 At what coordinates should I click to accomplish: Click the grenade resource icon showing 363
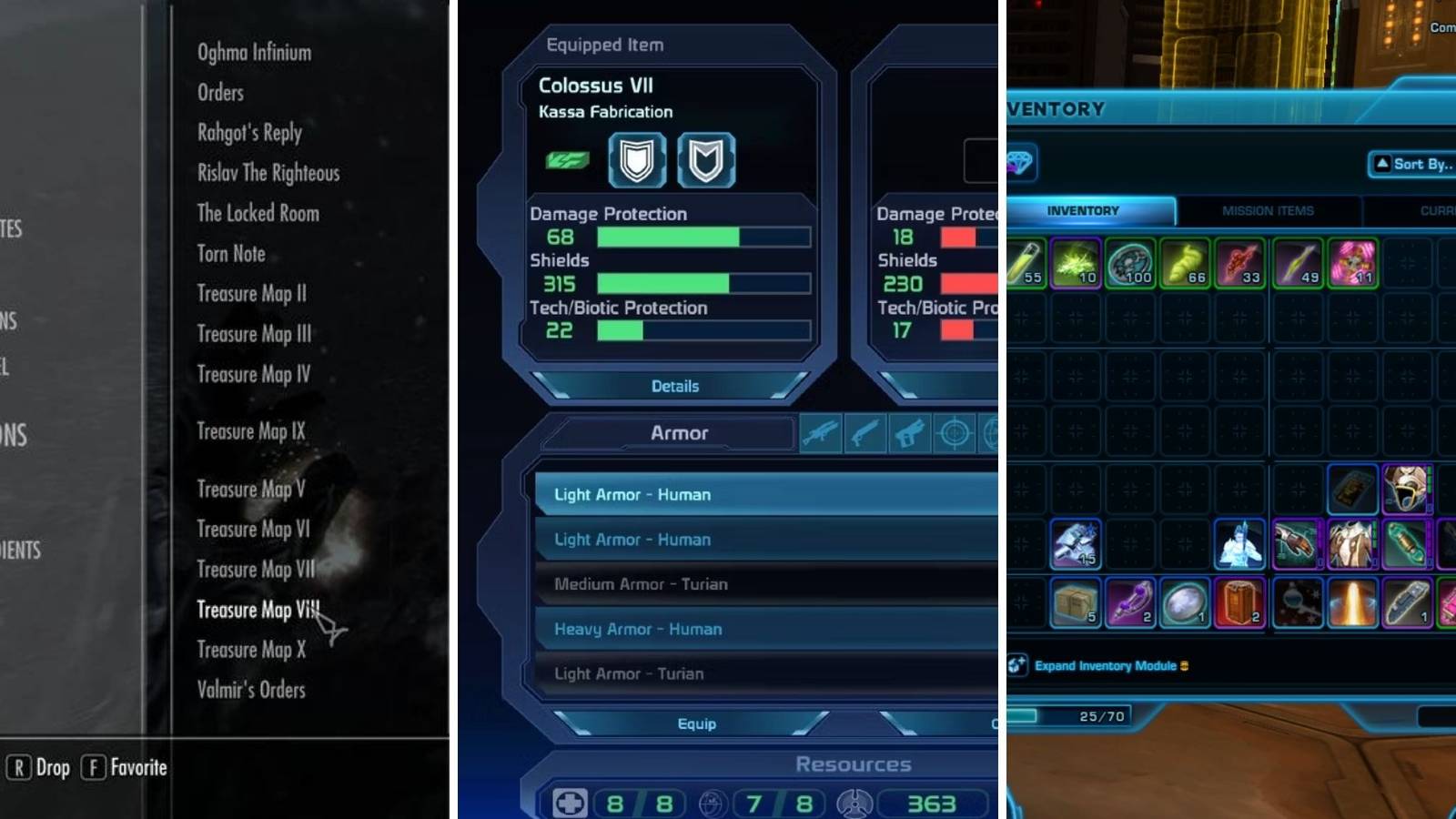click(x=854, y=803)
